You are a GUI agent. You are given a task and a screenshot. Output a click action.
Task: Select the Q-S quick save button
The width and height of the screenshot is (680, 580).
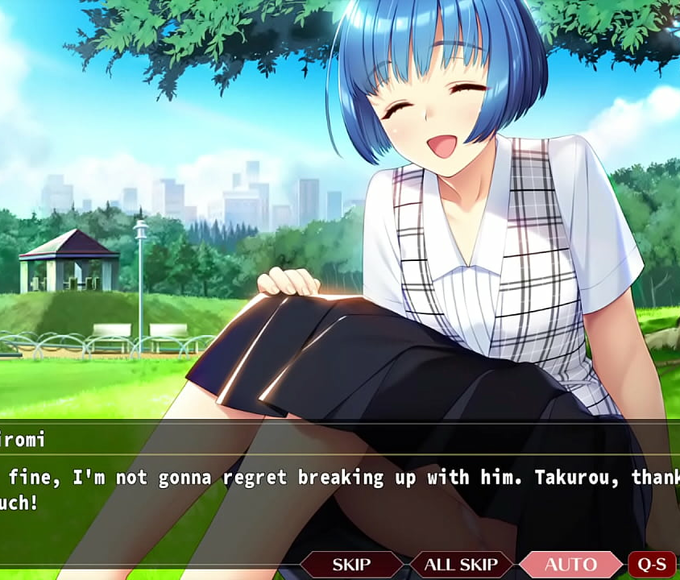[652, 565]
